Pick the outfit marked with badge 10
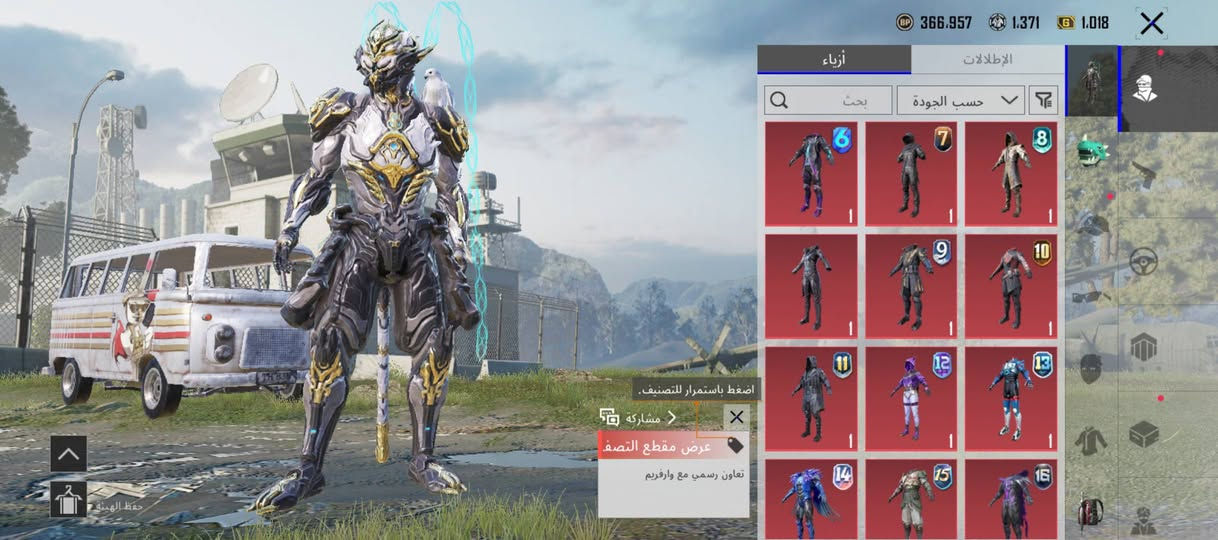Screen dimensions: 1218x540 point(1011,286)
